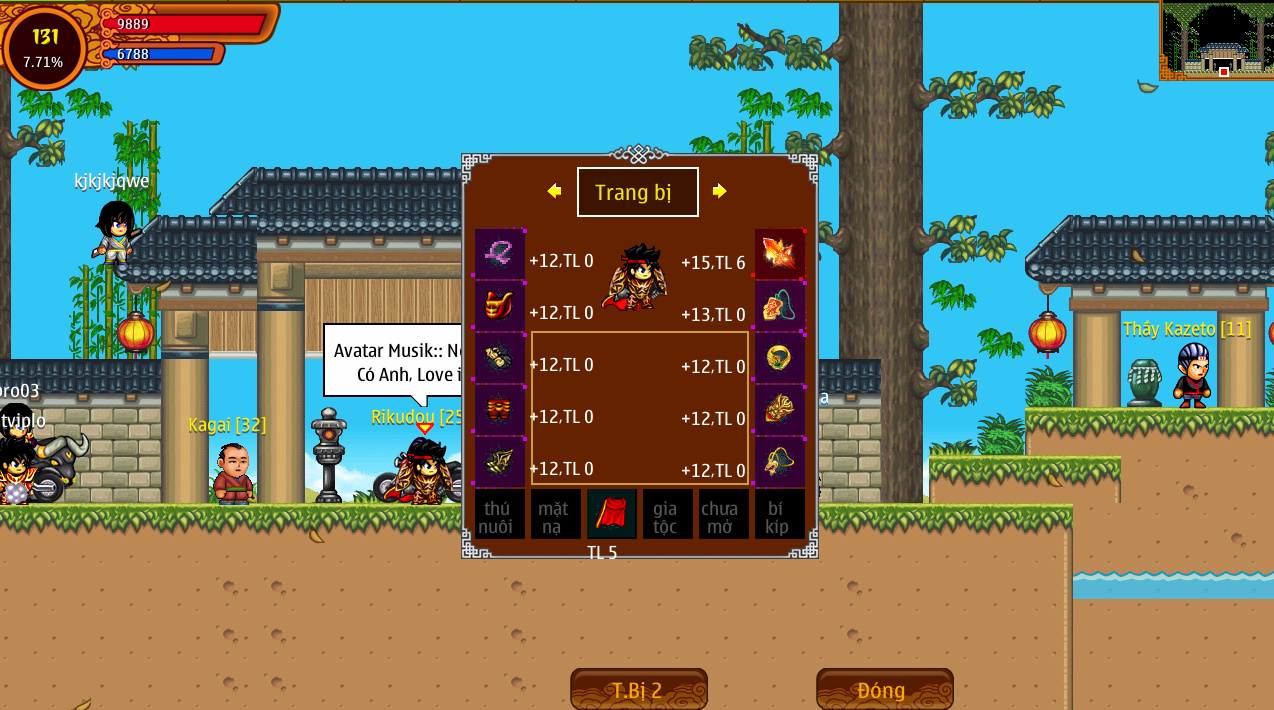Click the T.Bị 2 button
The image size is (1274, 710).
638,689
